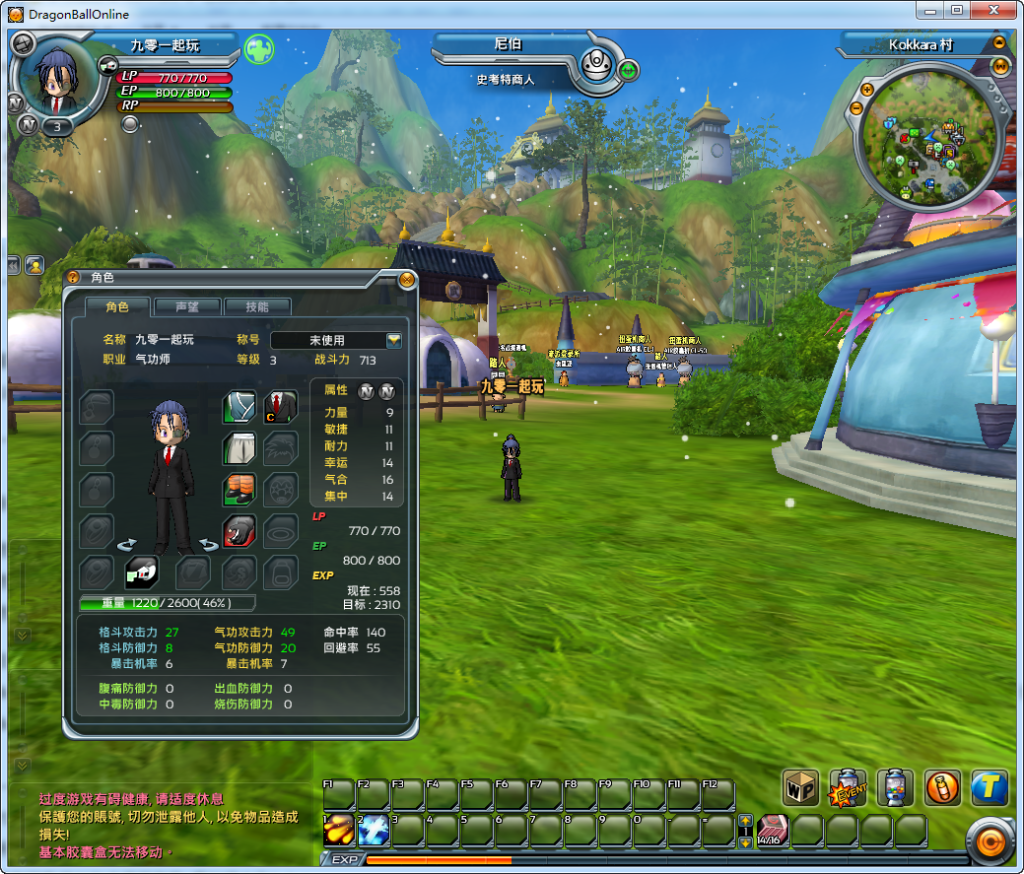Activate the orange energy blast skill
This screenshot has height=874, width=1024.
[338, 829]
